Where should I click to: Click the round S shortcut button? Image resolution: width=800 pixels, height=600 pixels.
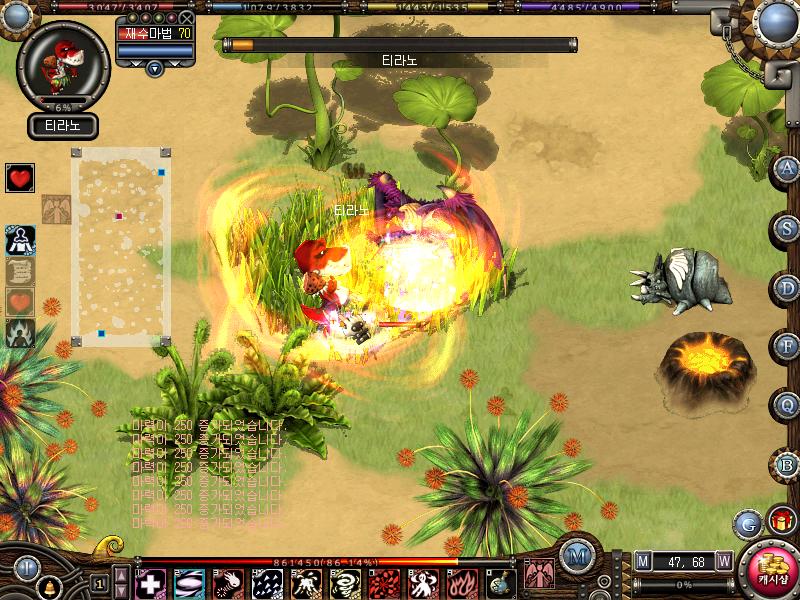(788, 227)
